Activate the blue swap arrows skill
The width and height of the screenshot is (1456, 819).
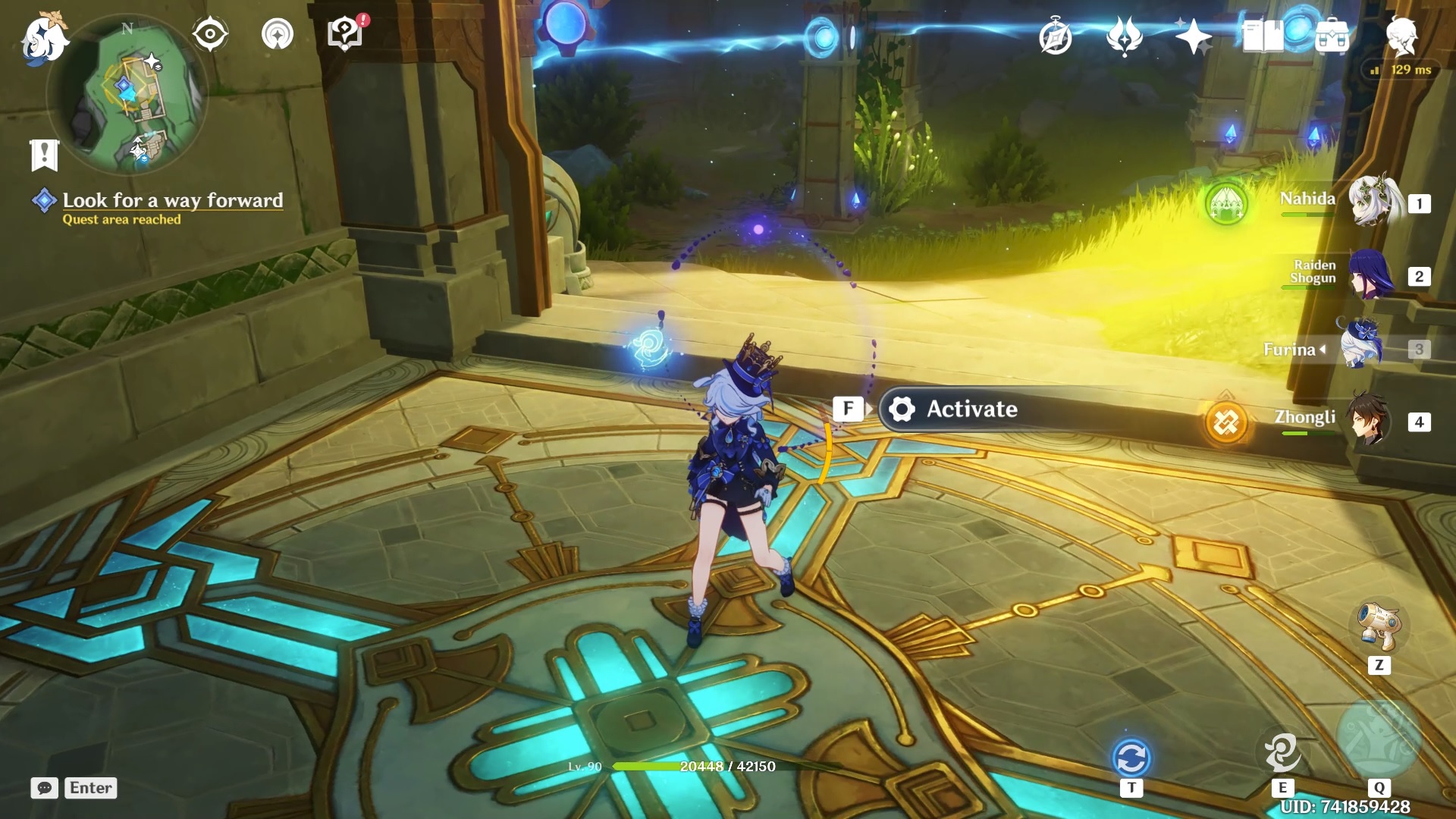[1131, 758]
